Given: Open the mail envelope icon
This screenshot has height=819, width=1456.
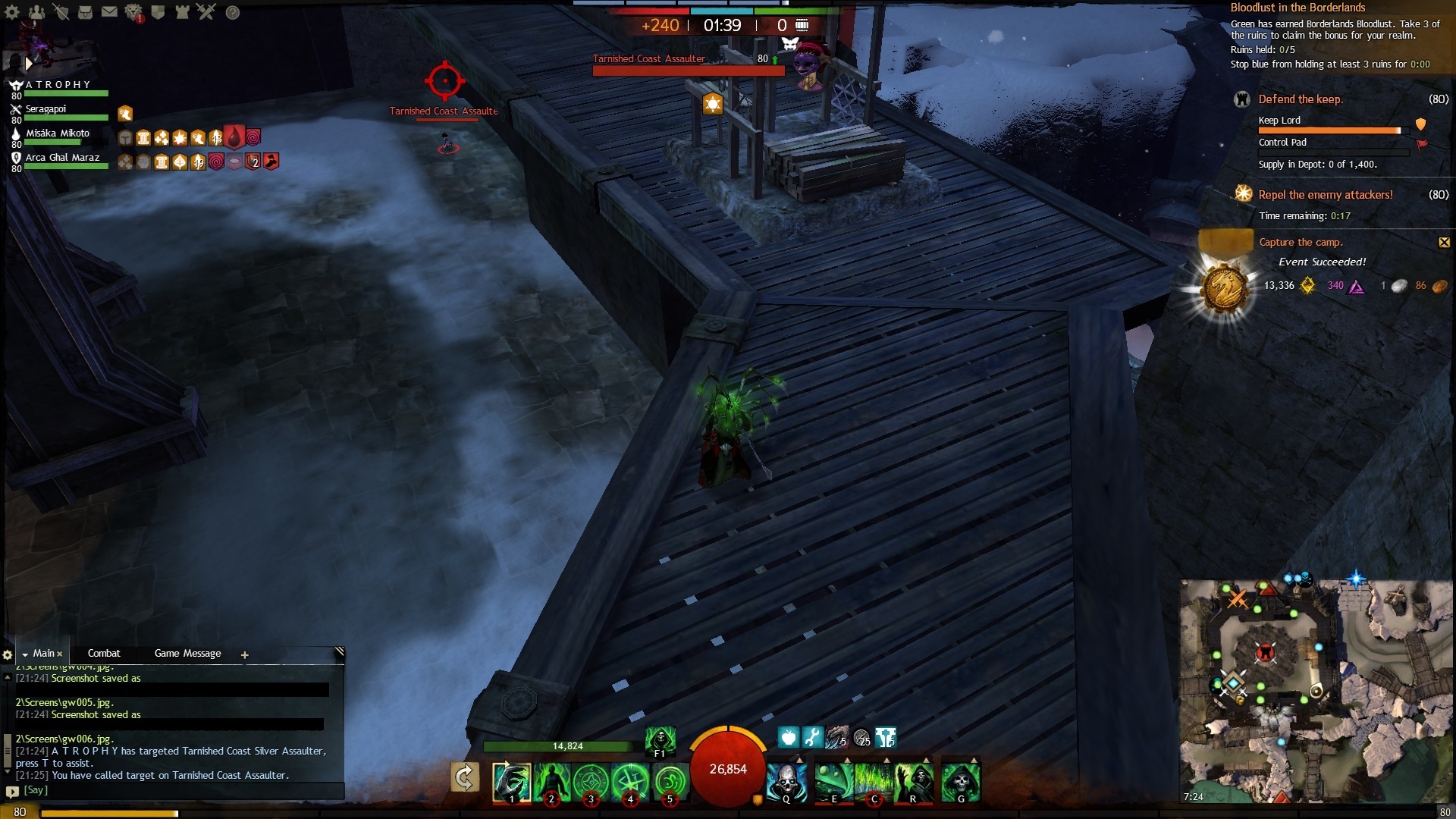Looking at the screenshot, I should click(109, 12).
